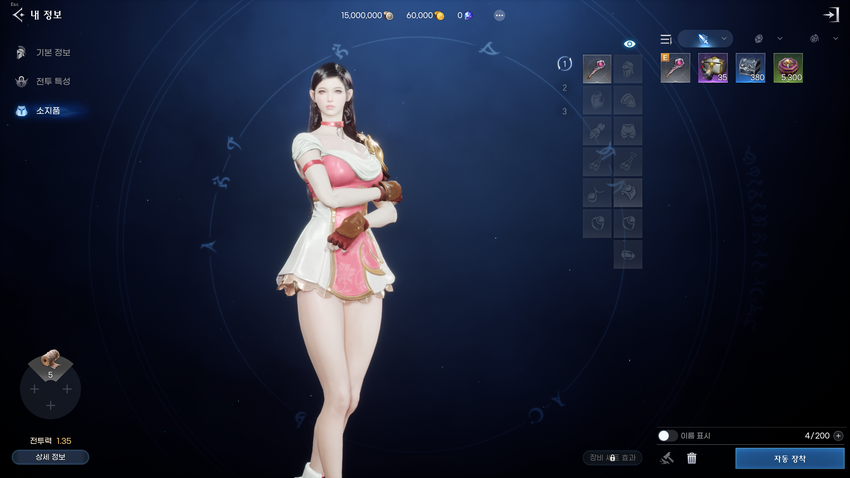Select the pink staff in the inventory
The image size is (850, 478).
(x=675, y=68)
